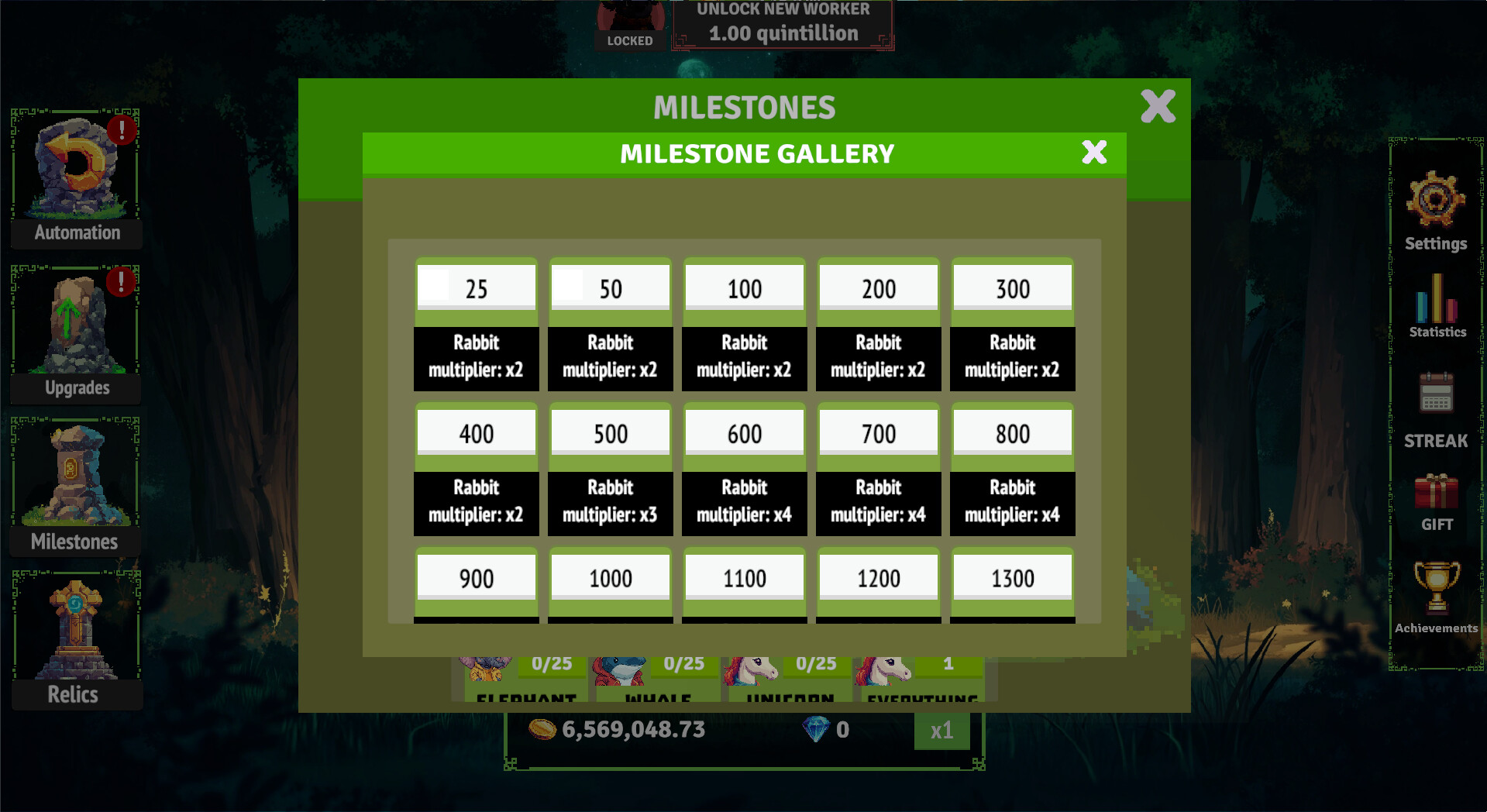The width and height of the screenshot is (1487, 812).
Task: Close the Milestones window
Action: [1158, 107]
